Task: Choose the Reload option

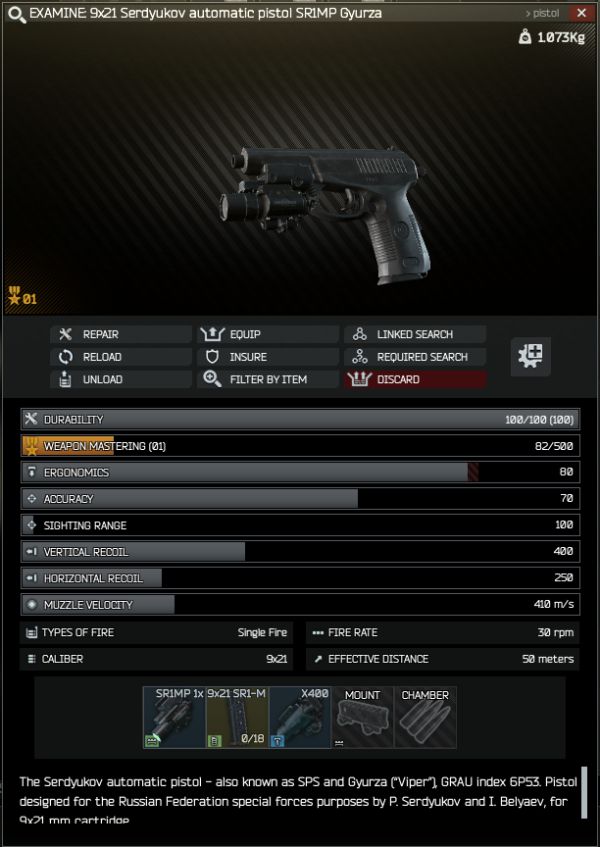Action: (x=120, y=357)
